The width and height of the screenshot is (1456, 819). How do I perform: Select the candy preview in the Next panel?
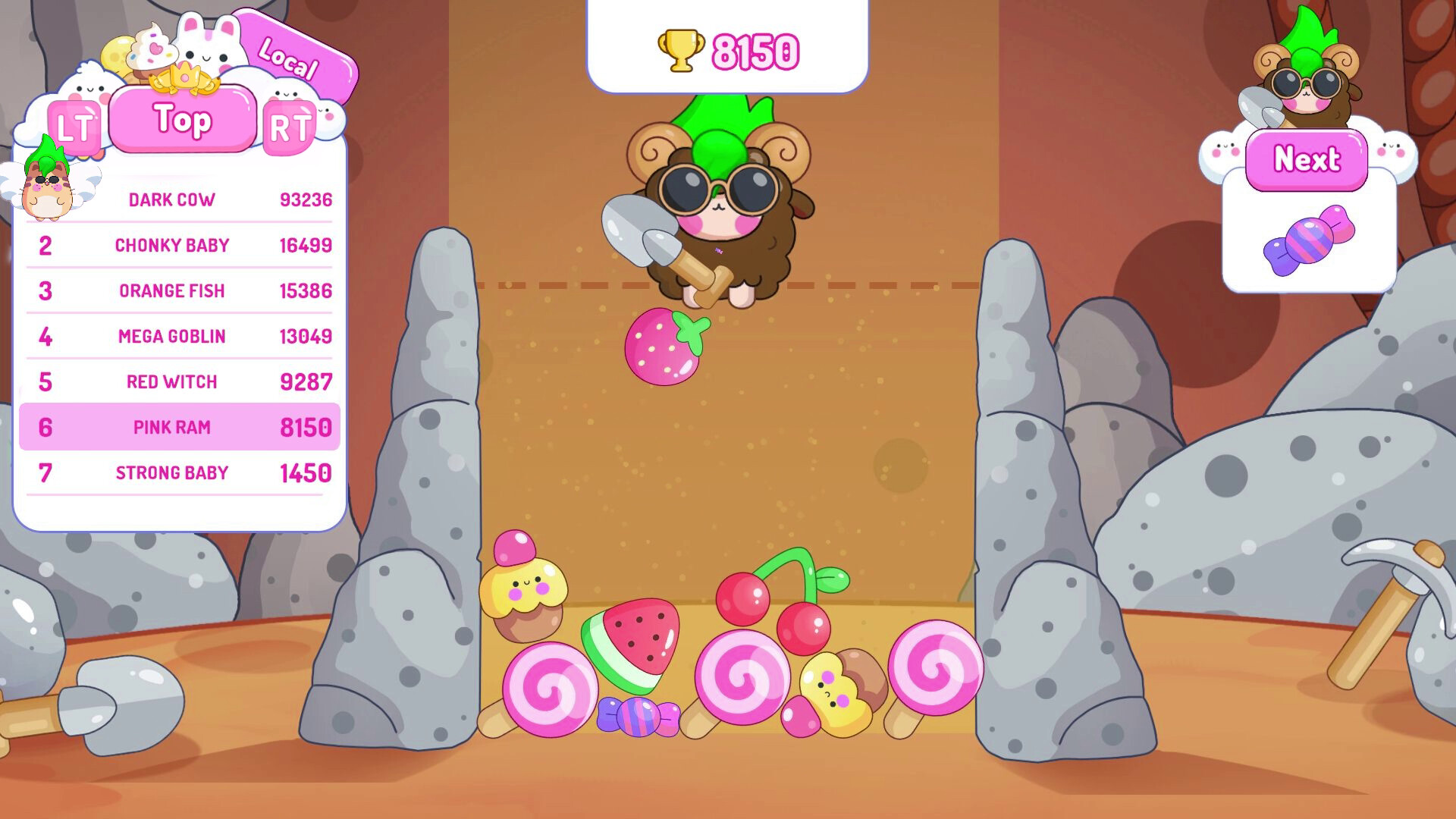coord(1308,241)
